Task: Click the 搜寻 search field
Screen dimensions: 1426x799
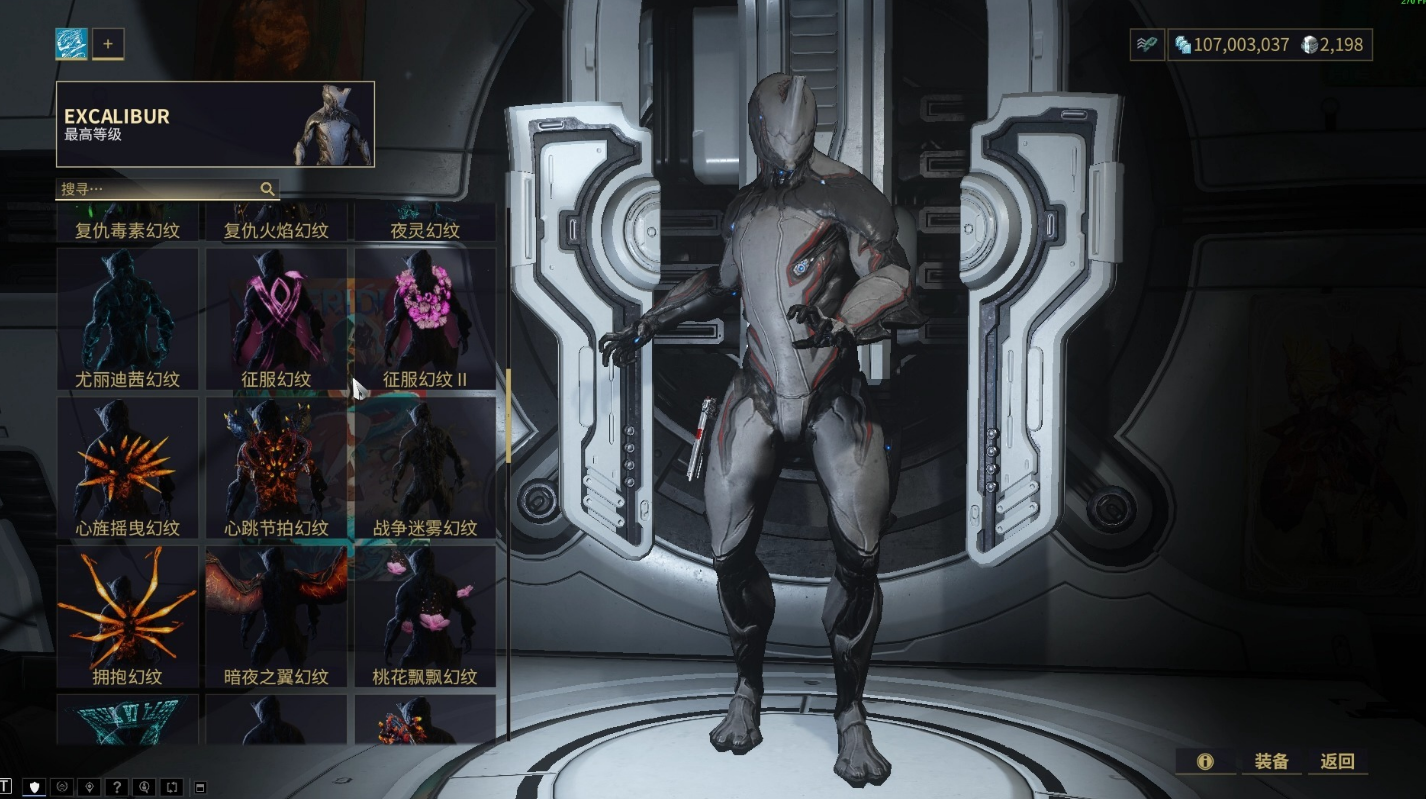Action: click(x=160, y=189)
